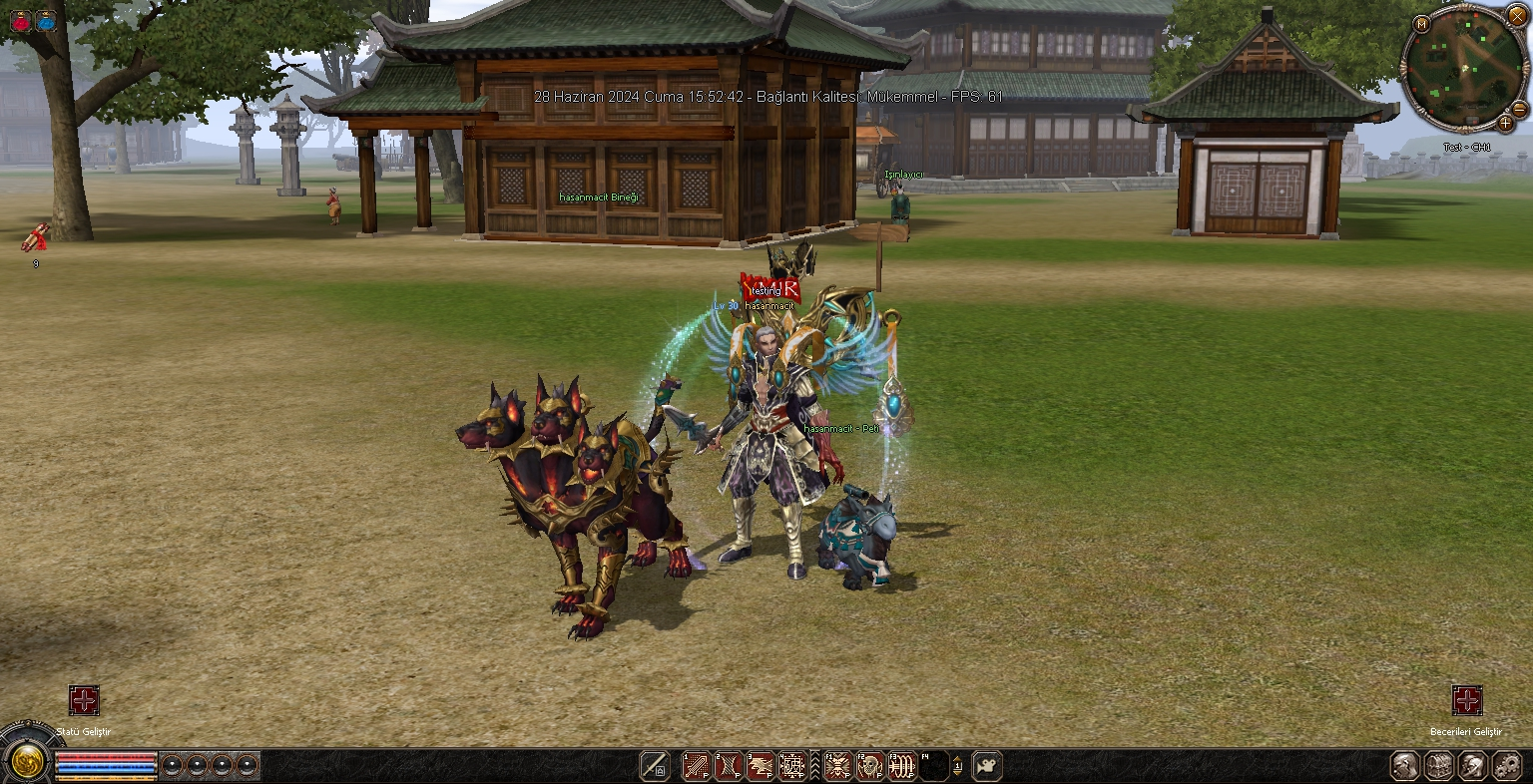
Task: Zoom in the minimap with plus button
Action: coord(1506,124)
